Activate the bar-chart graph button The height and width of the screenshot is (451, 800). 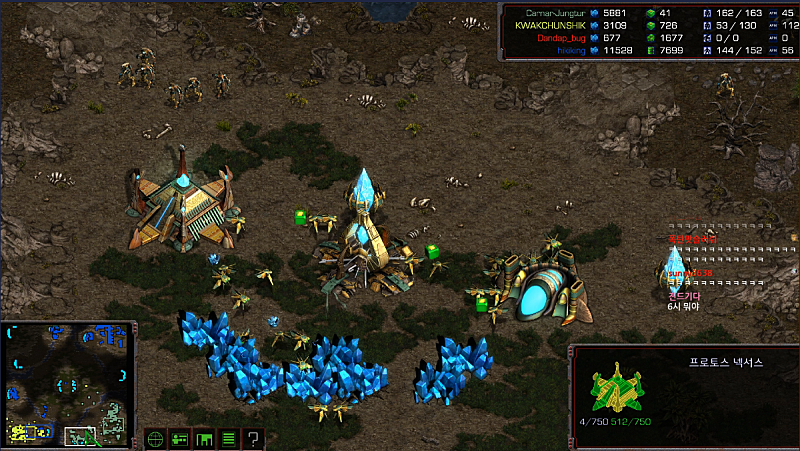204,438
